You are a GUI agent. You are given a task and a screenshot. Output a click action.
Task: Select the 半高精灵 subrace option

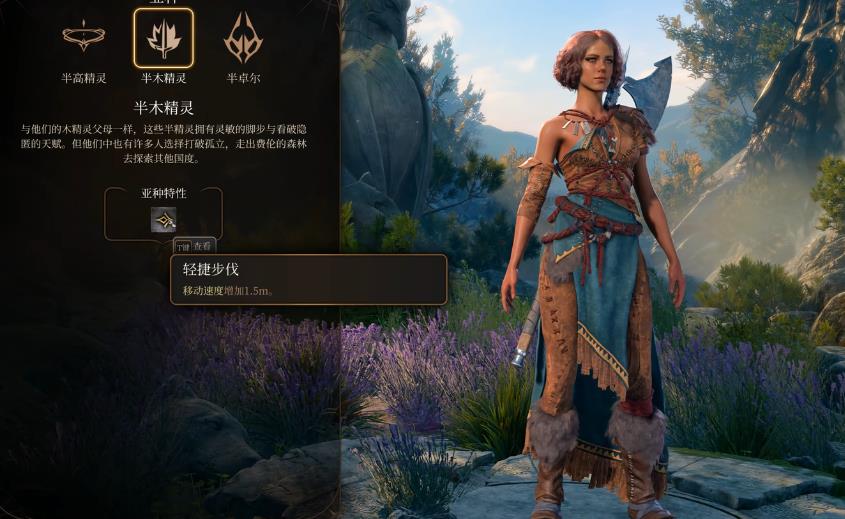coord(83,38)
